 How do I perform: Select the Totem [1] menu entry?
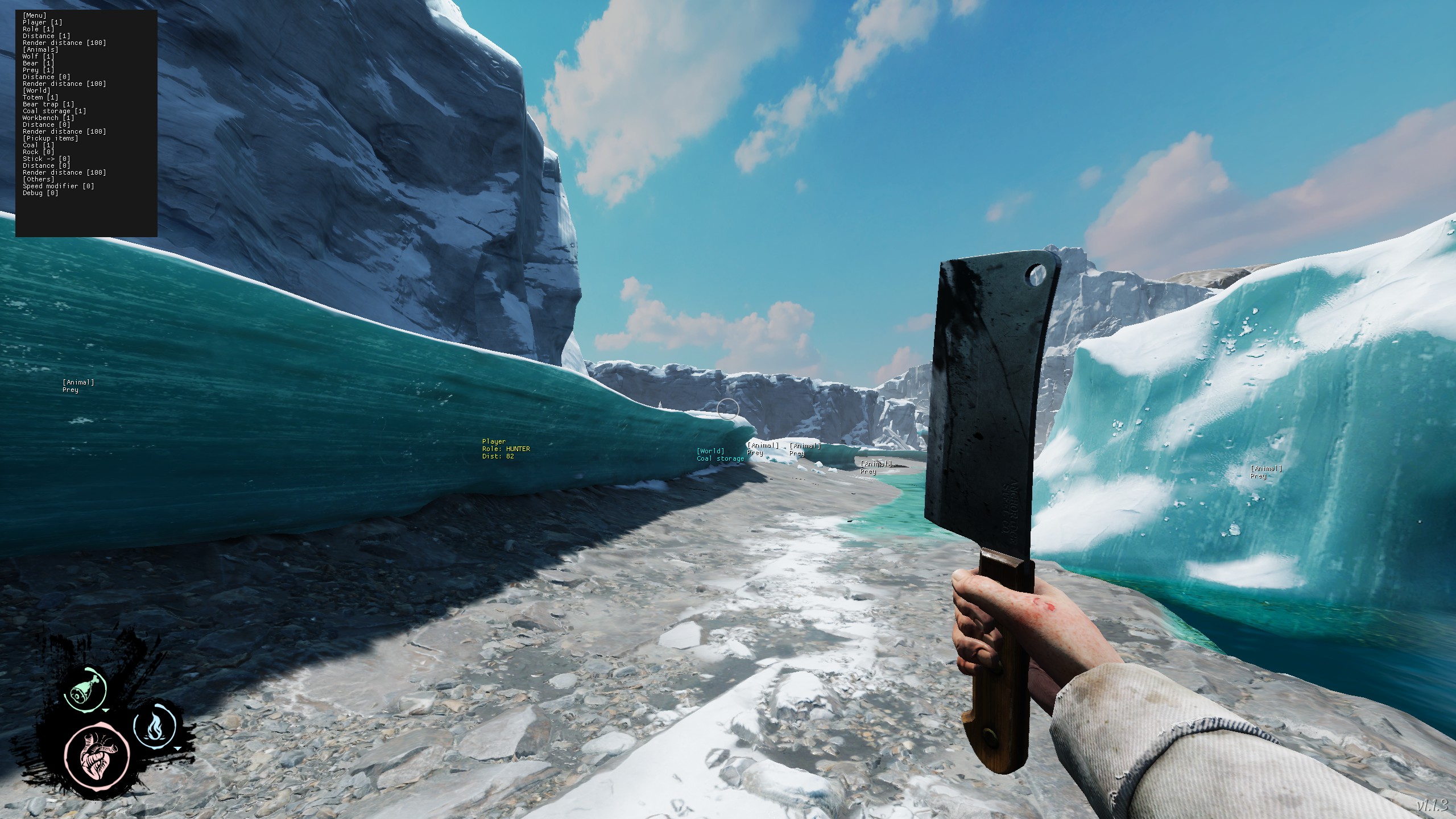coord(40,97)
